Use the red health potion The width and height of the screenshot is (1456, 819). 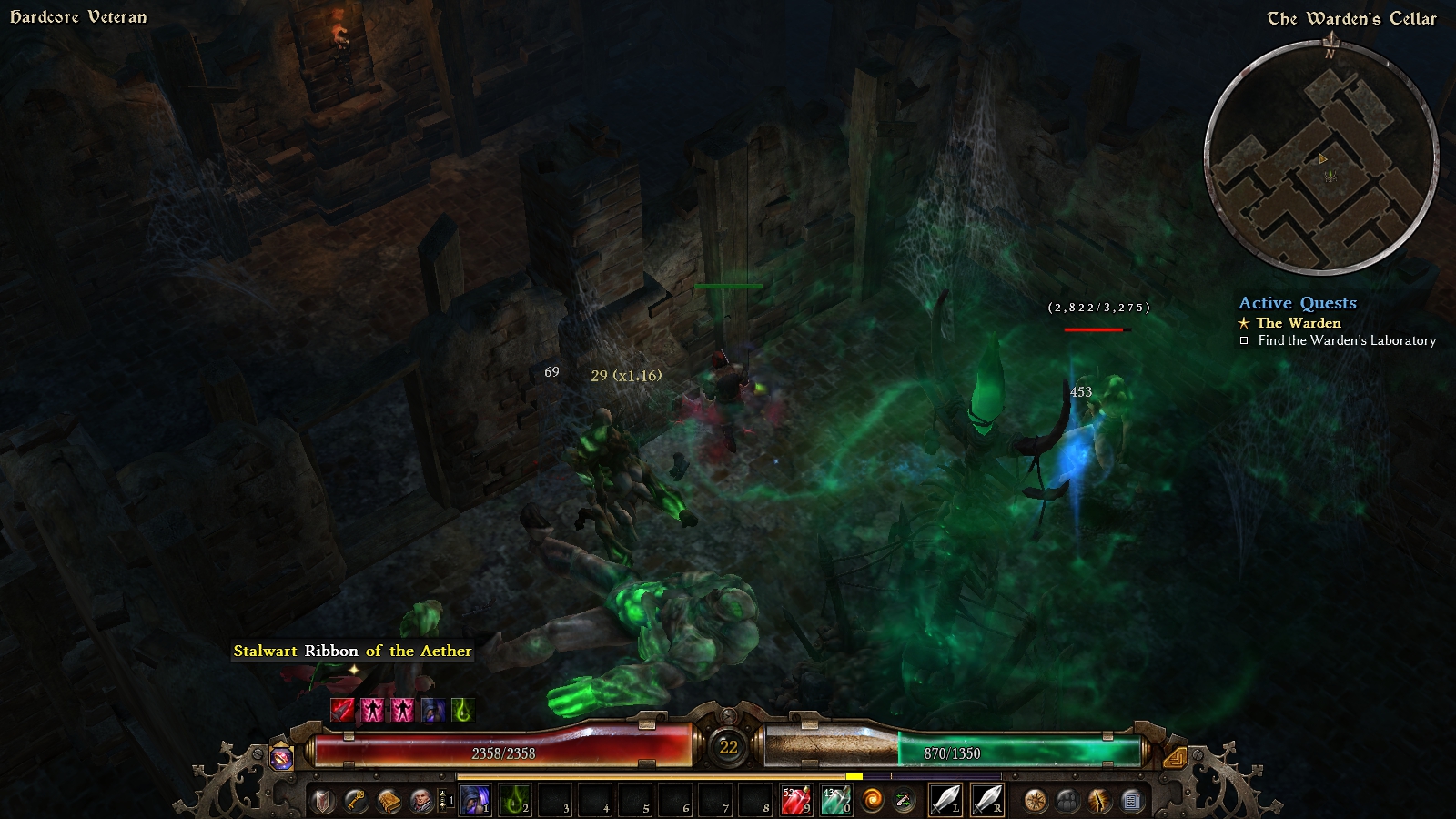795,801
